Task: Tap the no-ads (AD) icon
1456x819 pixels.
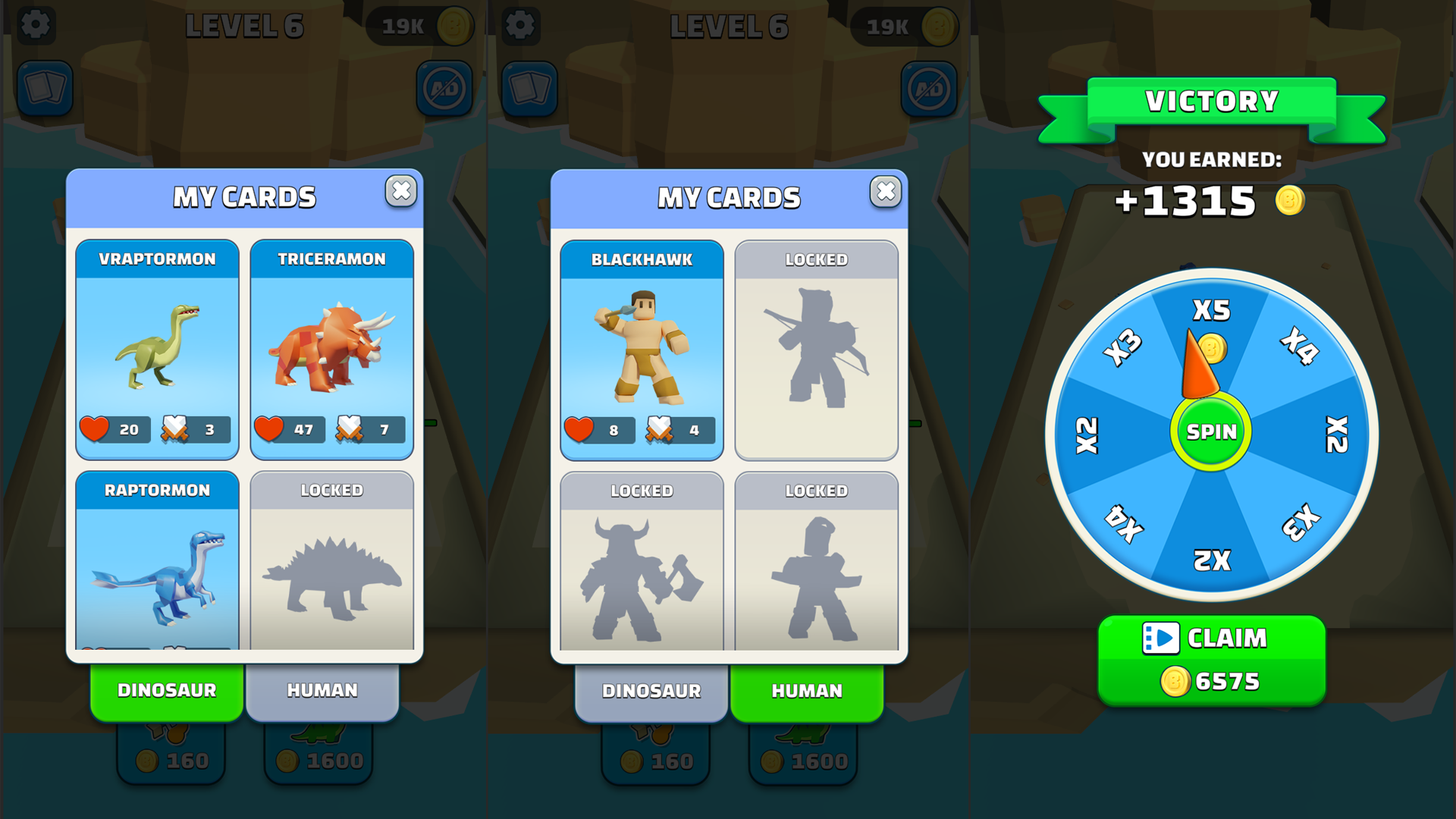Action: (x=443, y=87)
